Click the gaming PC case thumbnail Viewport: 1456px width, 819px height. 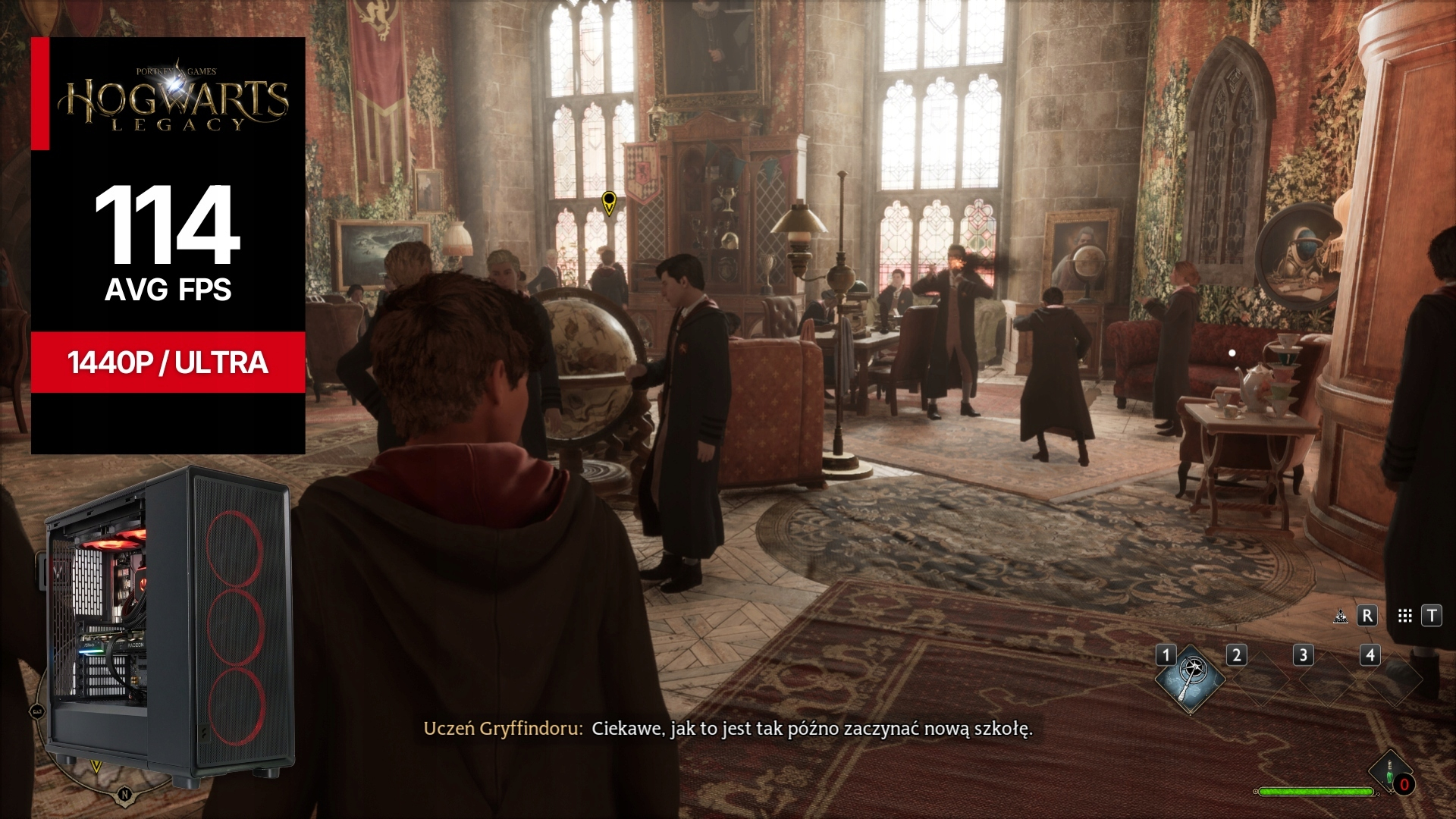pos(168,622)
